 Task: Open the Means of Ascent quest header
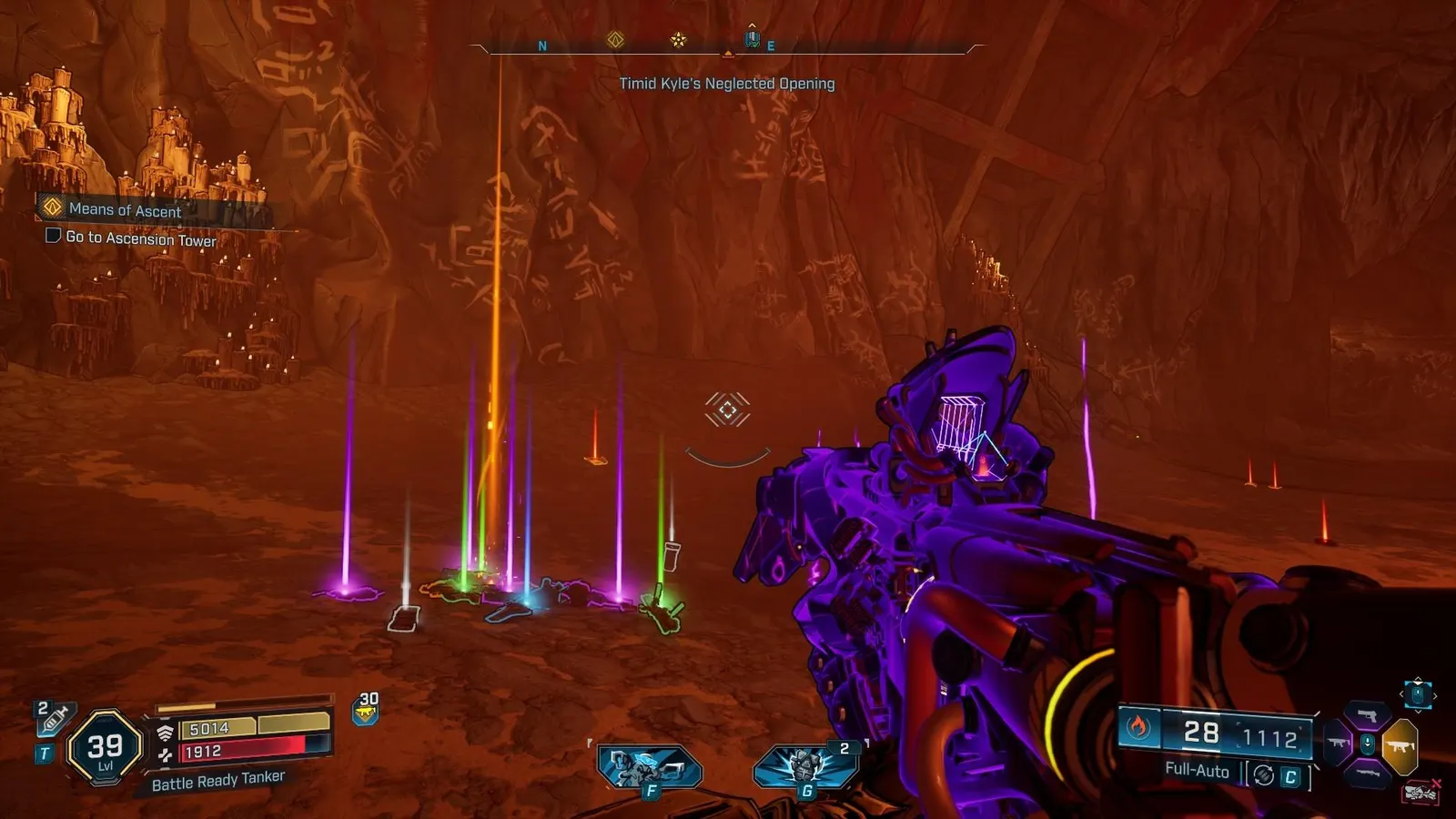tap(123, 210)
